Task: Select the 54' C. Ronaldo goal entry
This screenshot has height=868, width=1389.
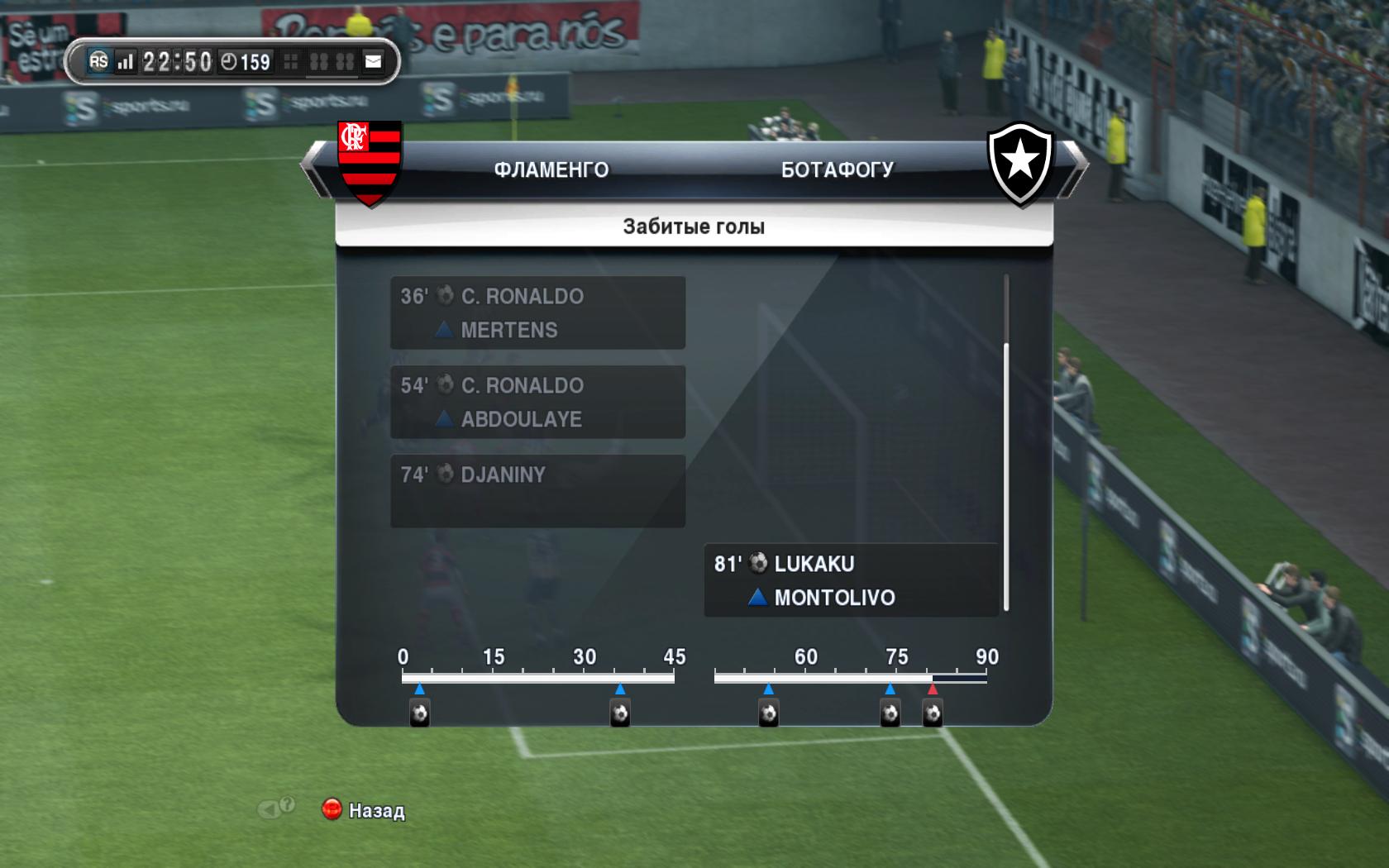Action: [537, 402]
